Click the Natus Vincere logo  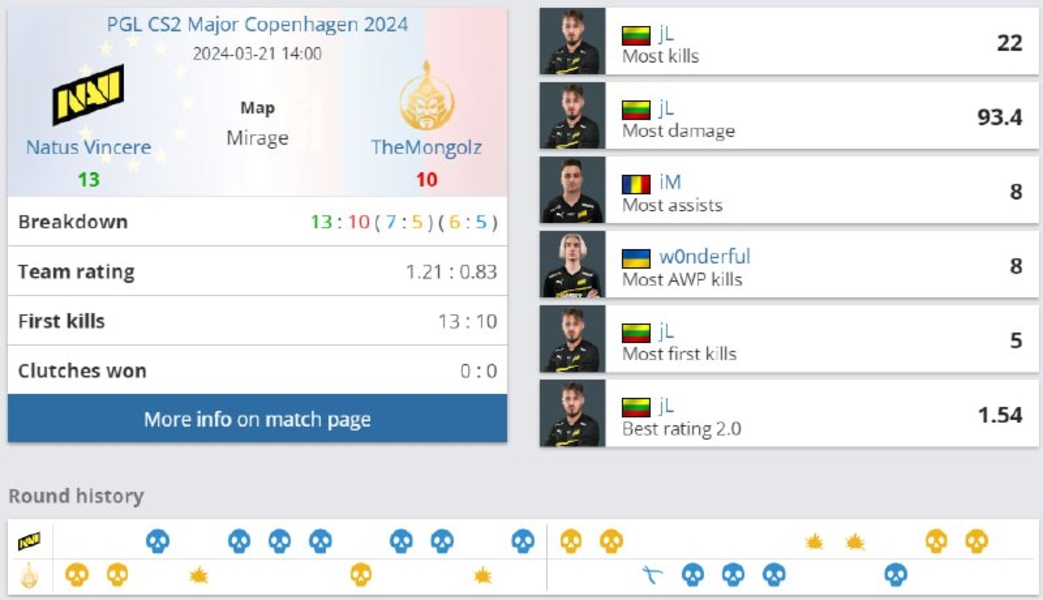pos(88,95)
